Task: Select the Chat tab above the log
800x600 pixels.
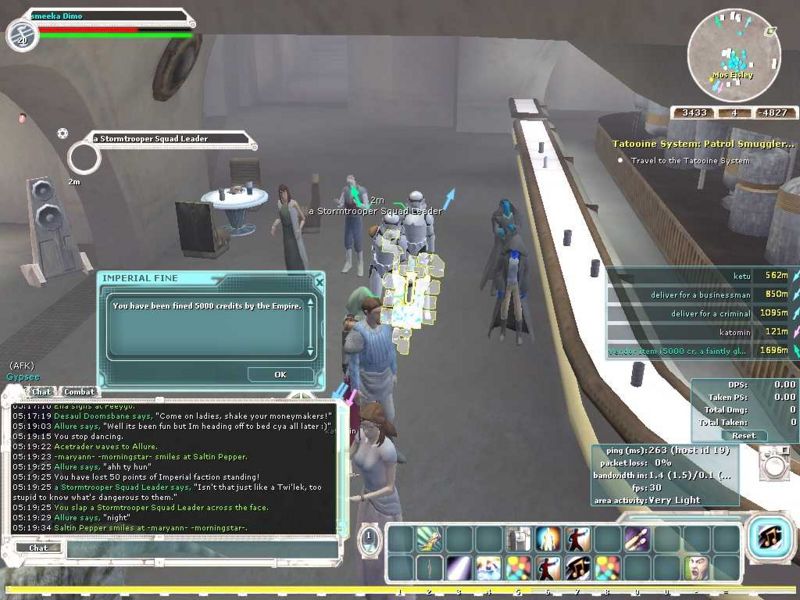Action: tap(41, 392)
